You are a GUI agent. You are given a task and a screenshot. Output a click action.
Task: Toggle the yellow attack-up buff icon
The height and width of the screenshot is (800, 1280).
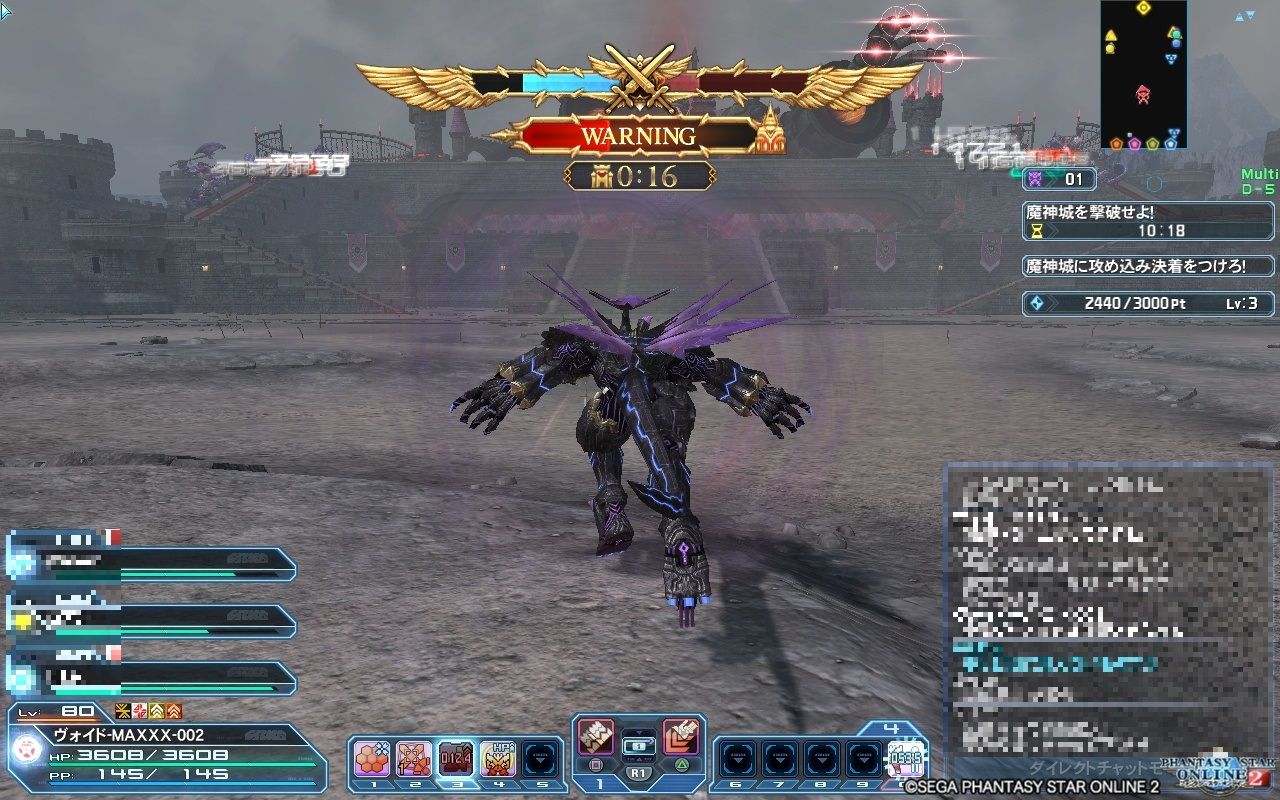click(x=157, y=713)
